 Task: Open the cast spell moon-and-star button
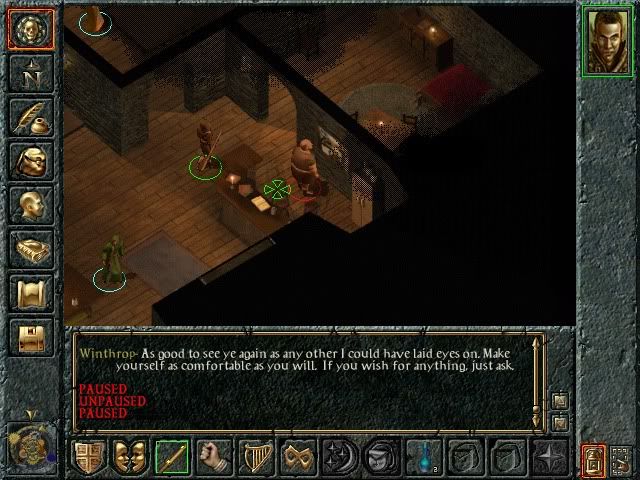(x=340, y=457)
